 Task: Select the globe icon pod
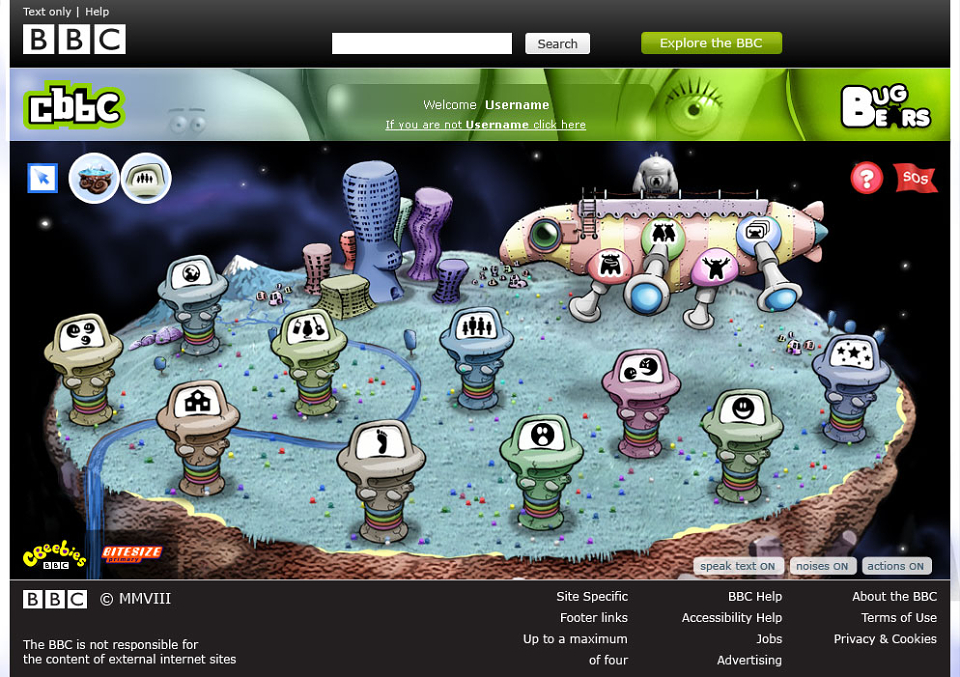coord(192,274)
